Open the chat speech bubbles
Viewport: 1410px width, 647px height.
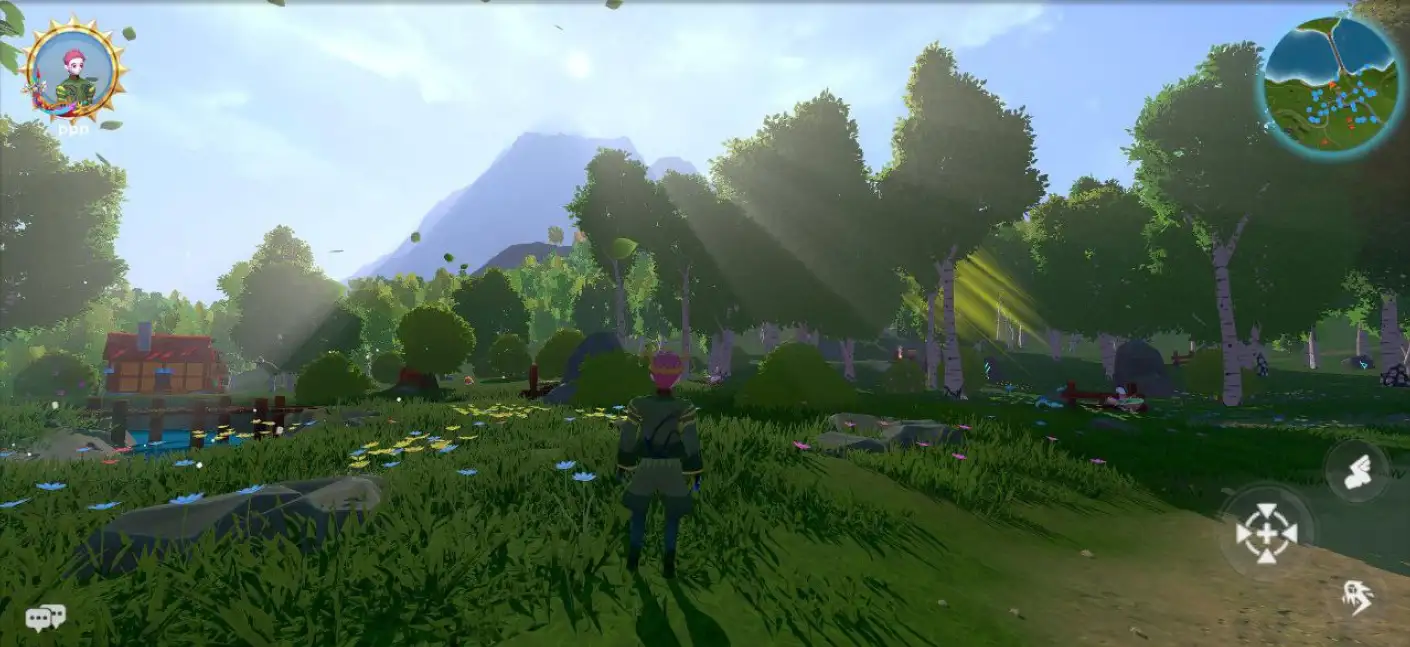point(45,618)
